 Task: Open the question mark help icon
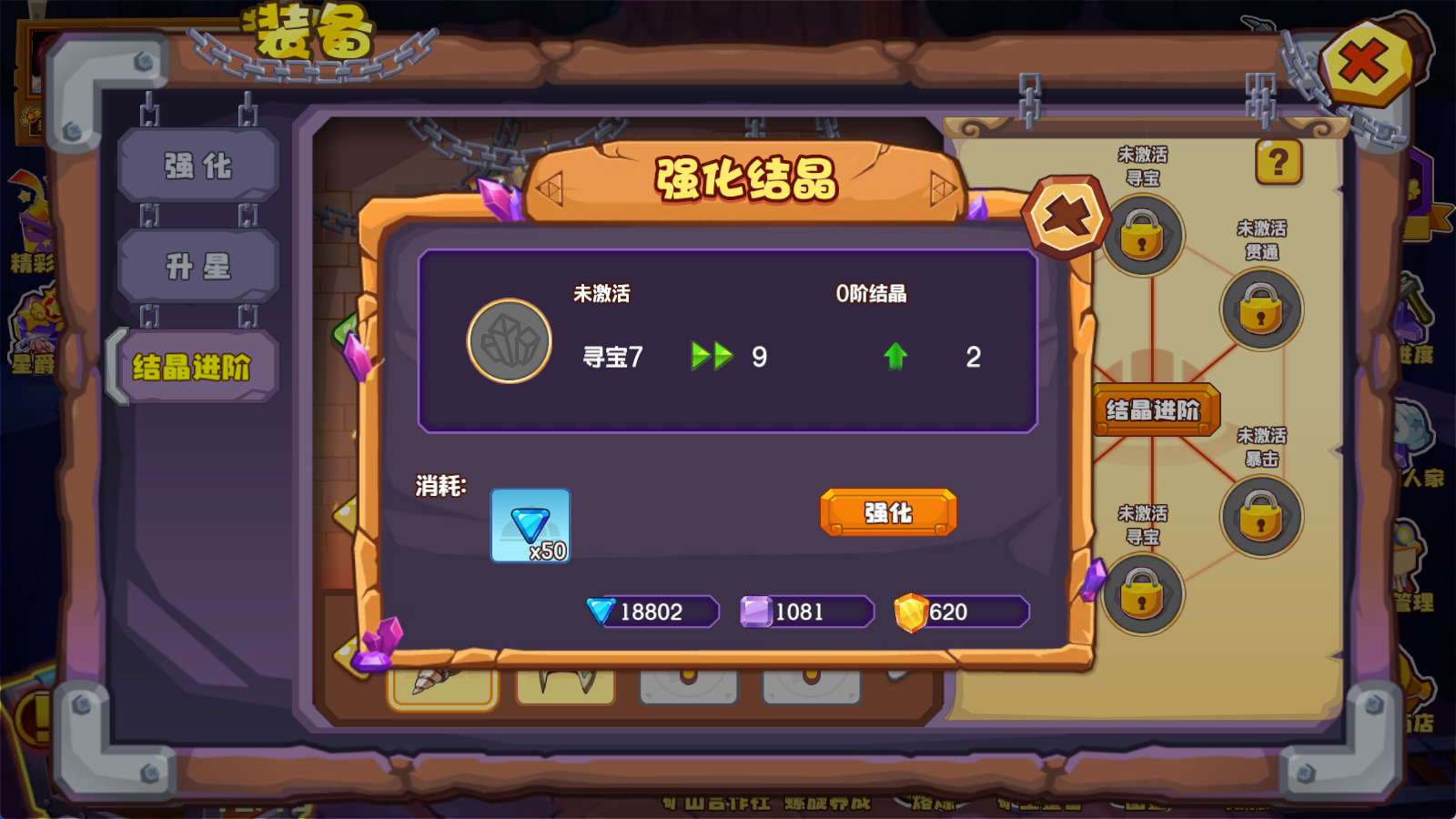tap(1279, 162)
